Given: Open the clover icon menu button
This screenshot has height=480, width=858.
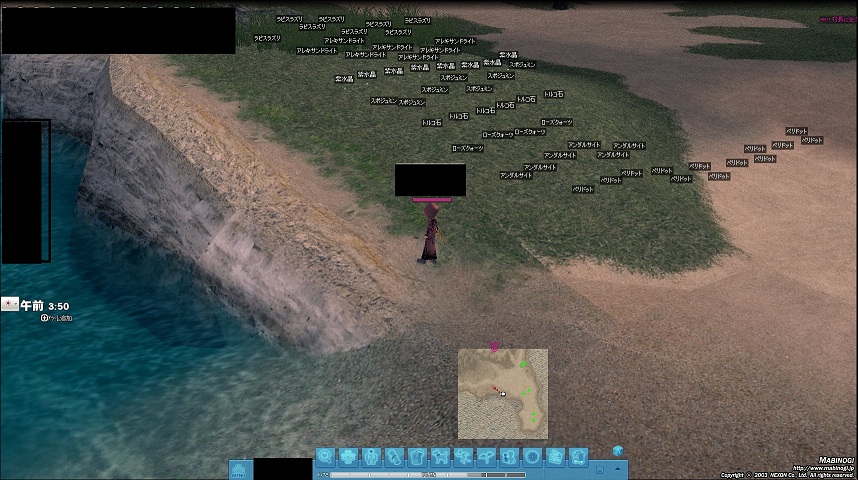Looking at the screenshot, I should [349, 457].
